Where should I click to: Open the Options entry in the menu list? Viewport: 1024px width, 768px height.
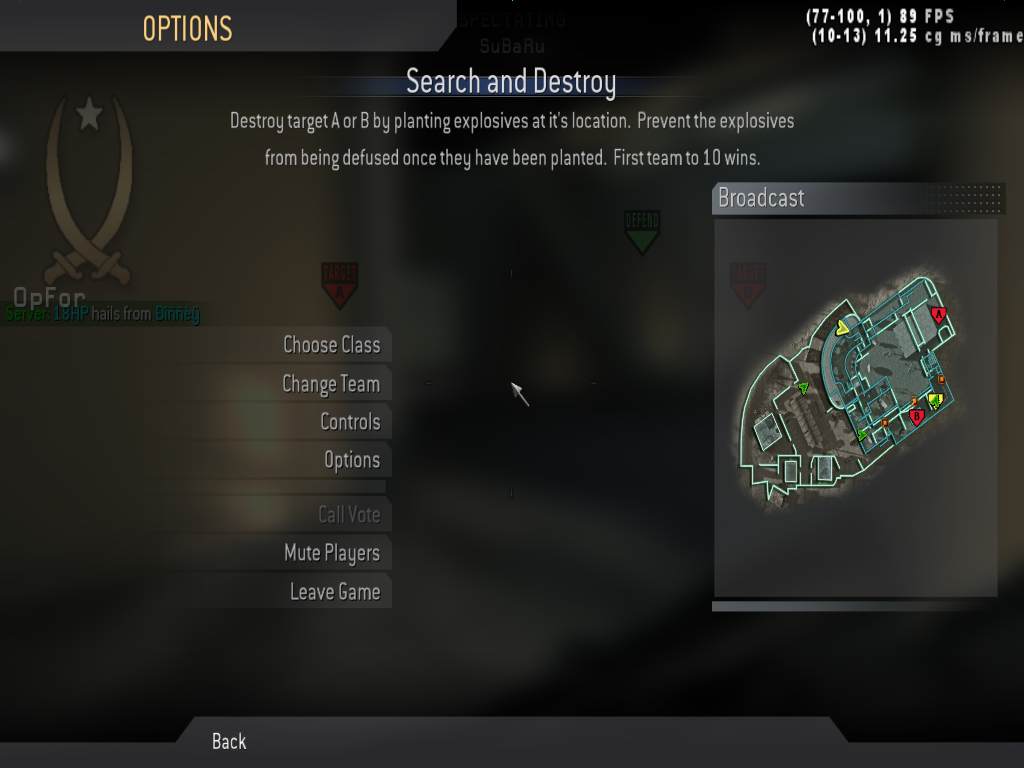351,460
